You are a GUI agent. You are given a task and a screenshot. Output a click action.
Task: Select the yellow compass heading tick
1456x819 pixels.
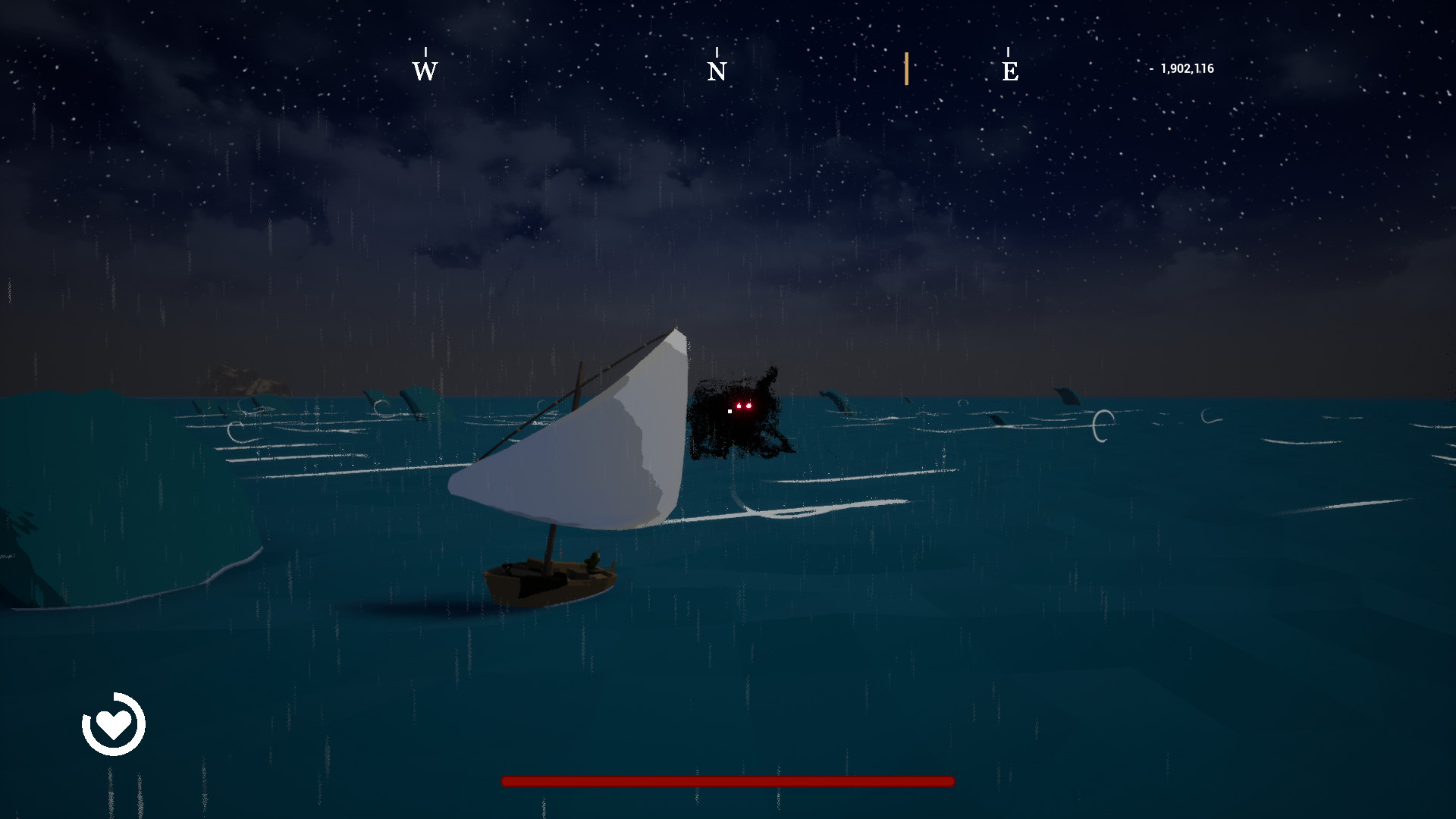coord(907,68)
